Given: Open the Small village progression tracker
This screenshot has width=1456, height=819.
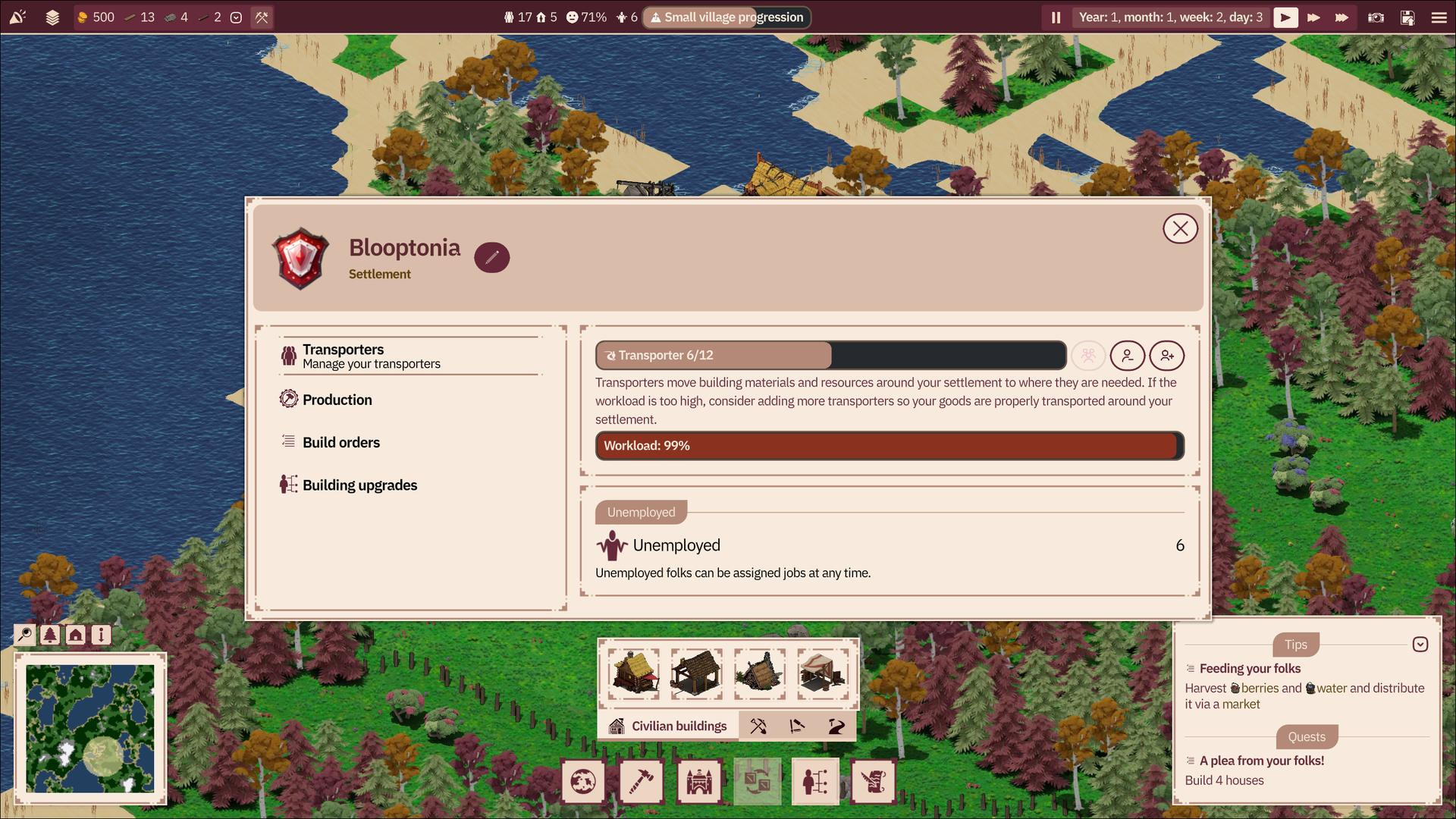Looking at the screenshot, I should click(726, 17).
